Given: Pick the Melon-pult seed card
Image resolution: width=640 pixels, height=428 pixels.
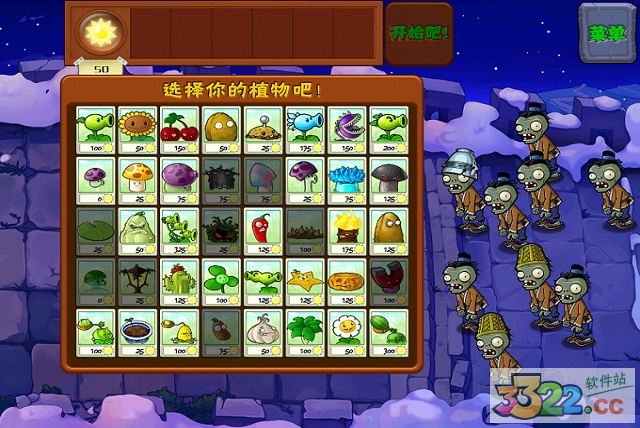Looking at the screenshot, I should 388,333.
